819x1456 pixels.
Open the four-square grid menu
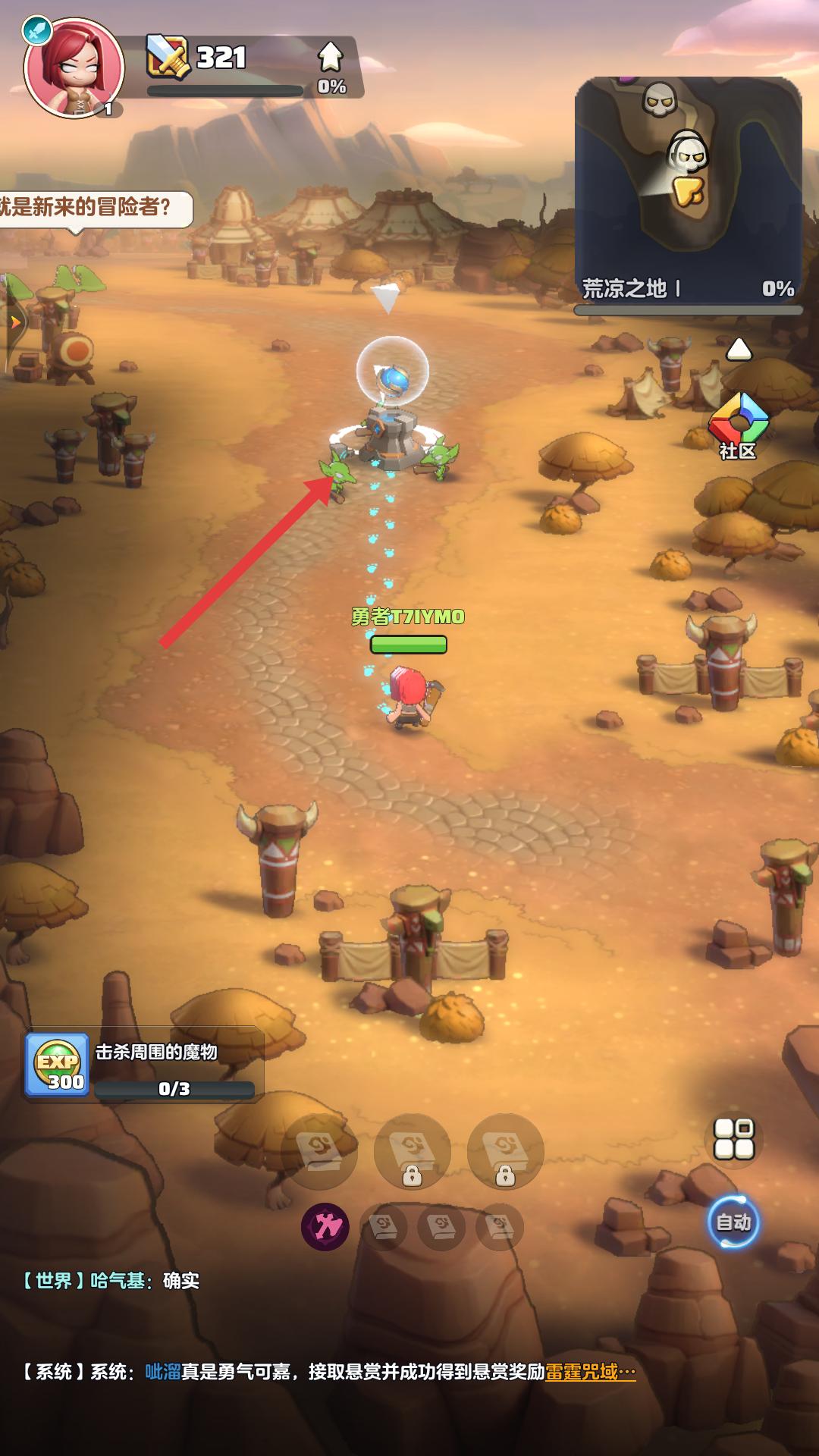coord(734,1138)
